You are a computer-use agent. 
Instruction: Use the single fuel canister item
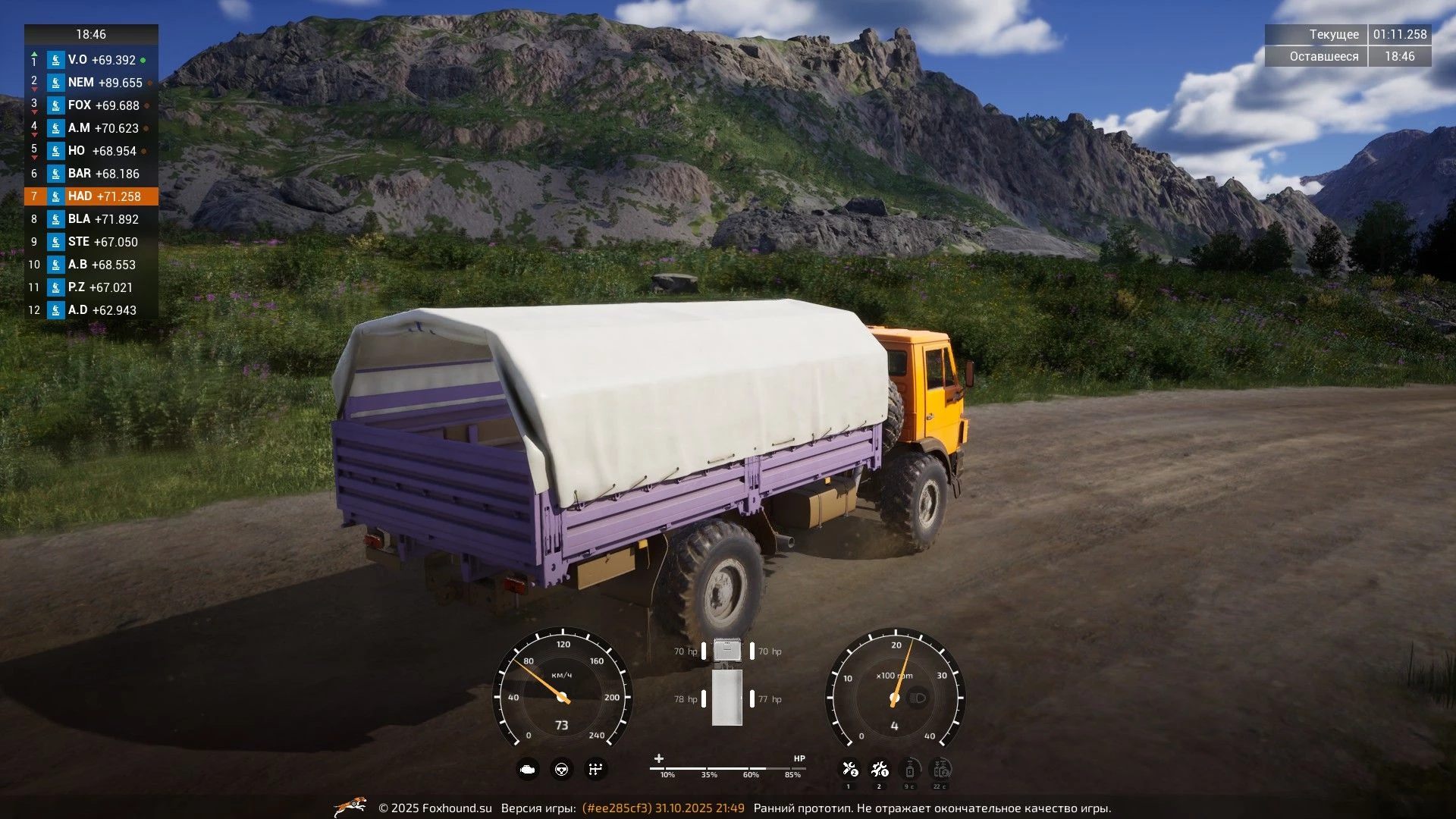tap(910, 770)
